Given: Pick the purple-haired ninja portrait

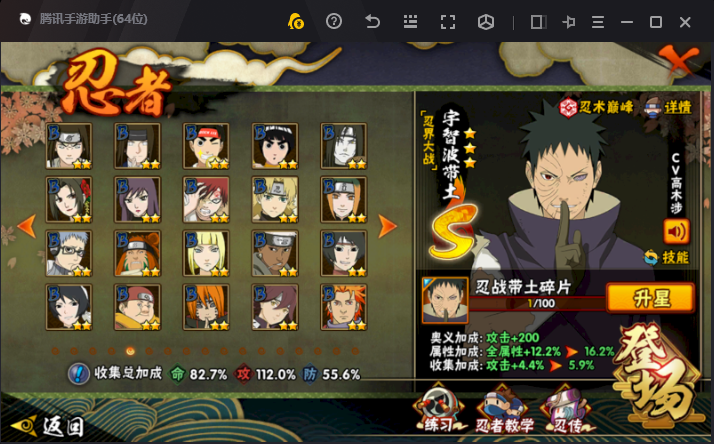Looking at the screenshot, I should [x=137, y=199].
